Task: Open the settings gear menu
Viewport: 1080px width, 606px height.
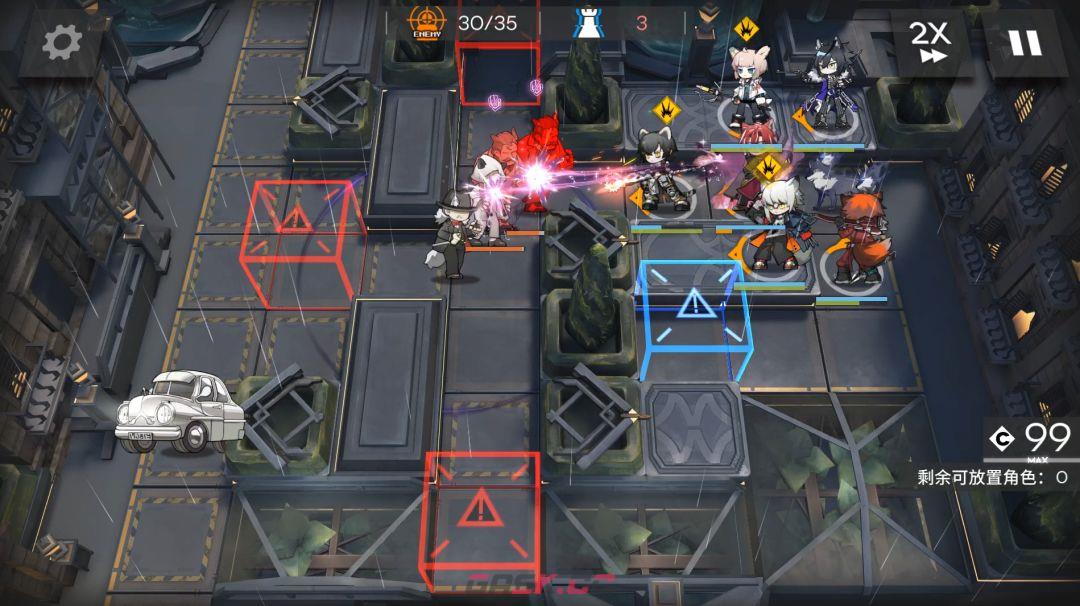Action: click(61, 42)
